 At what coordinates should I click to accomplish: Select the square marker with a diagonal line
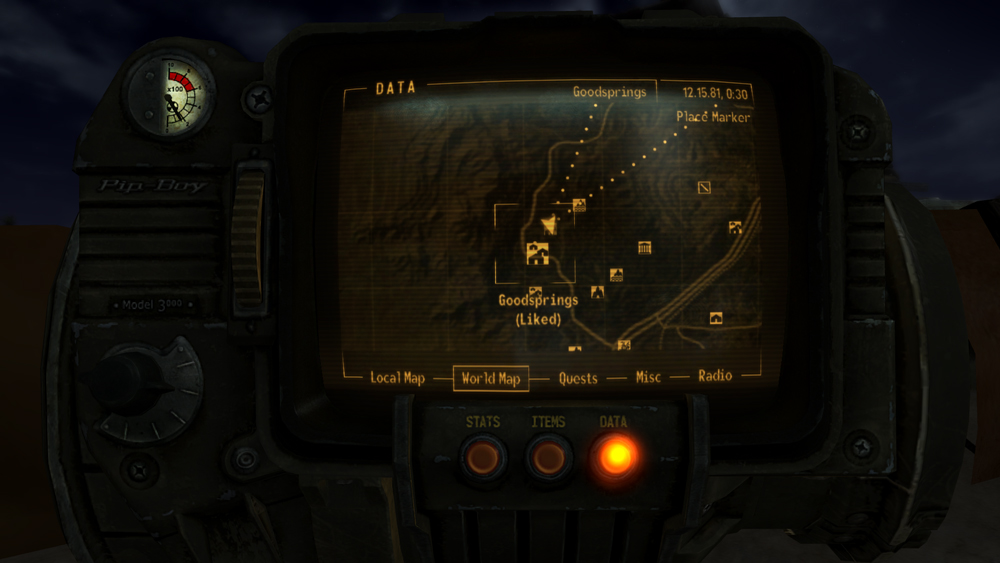[704, 187]
